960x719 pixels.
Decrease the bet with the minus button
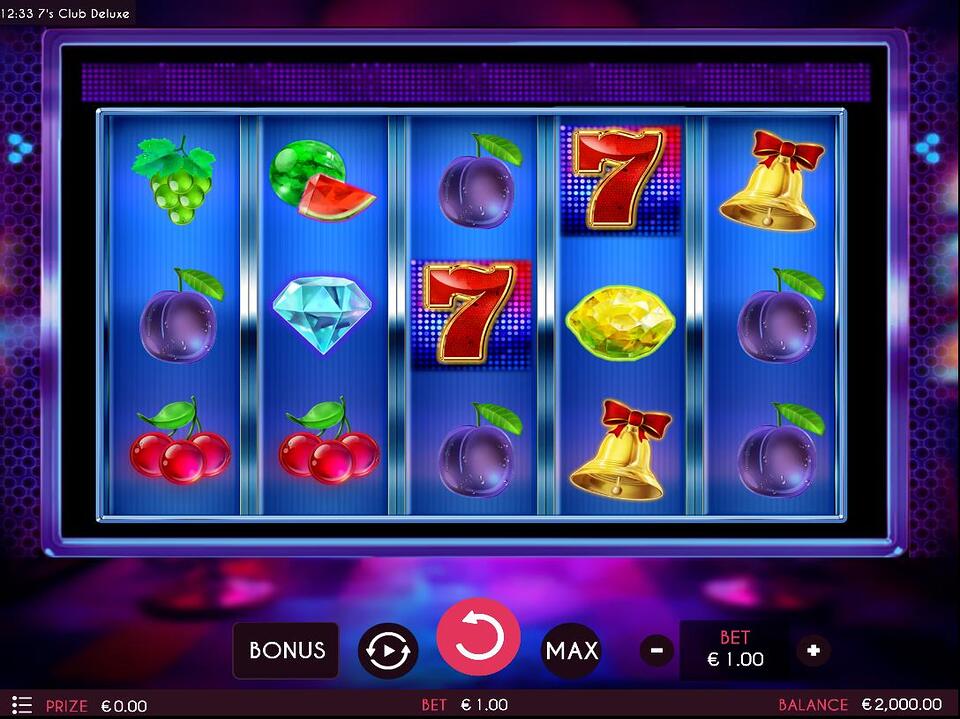pyautogui.click(x=656, y=651)
